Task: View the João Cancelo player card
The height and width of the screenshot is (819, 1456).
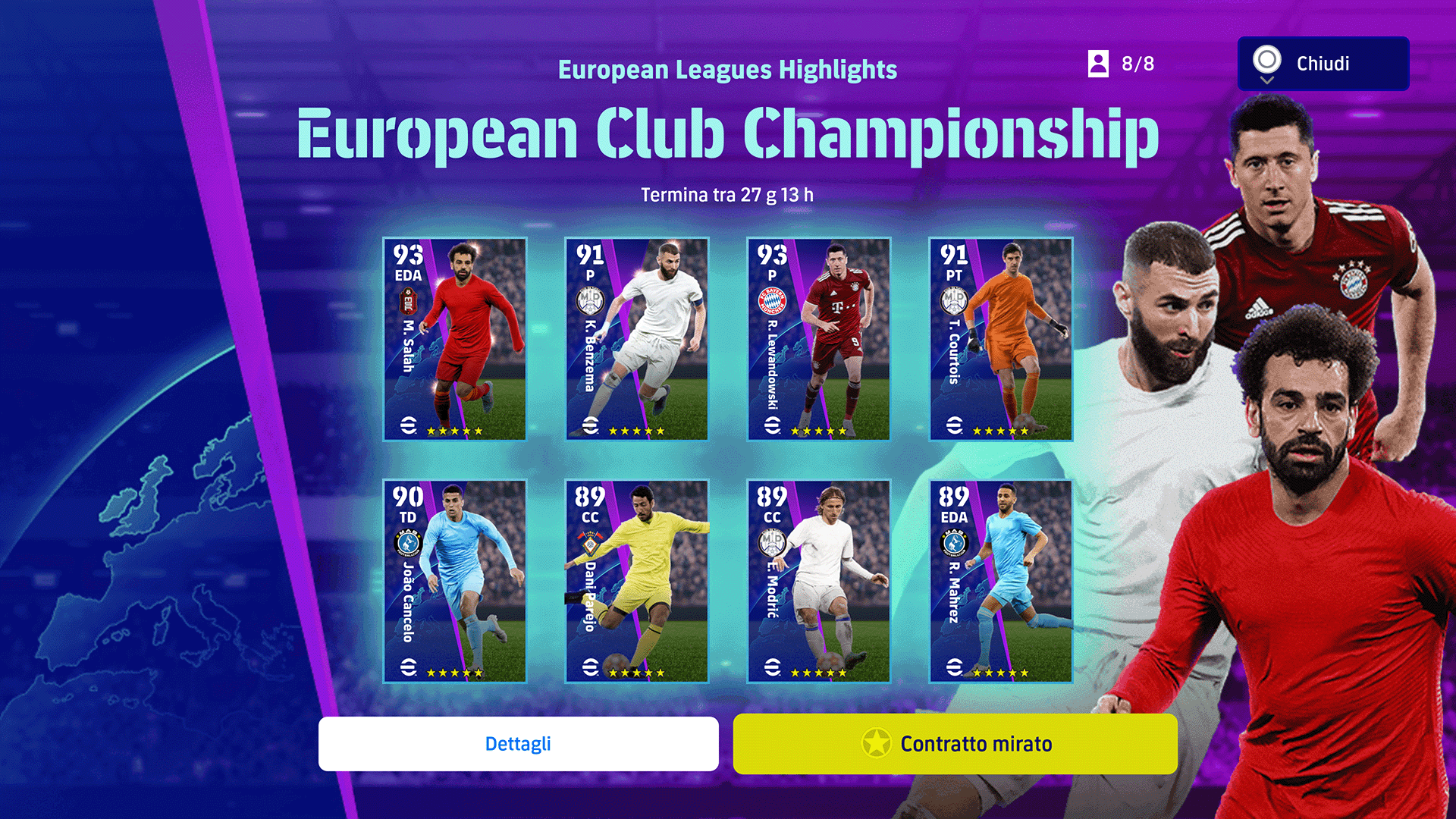Action: [455, 581]
